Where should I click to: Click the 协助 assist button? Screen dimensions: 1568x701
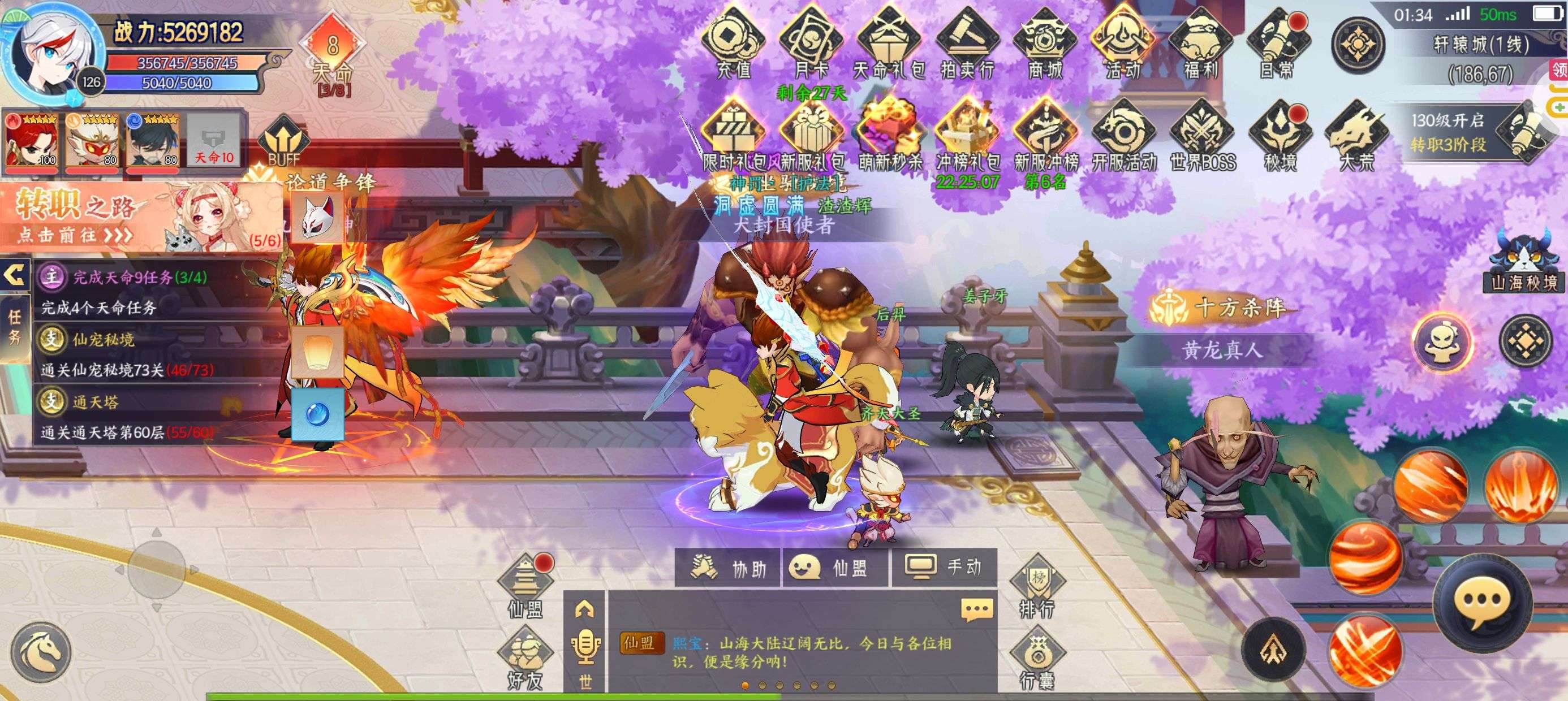728,568
